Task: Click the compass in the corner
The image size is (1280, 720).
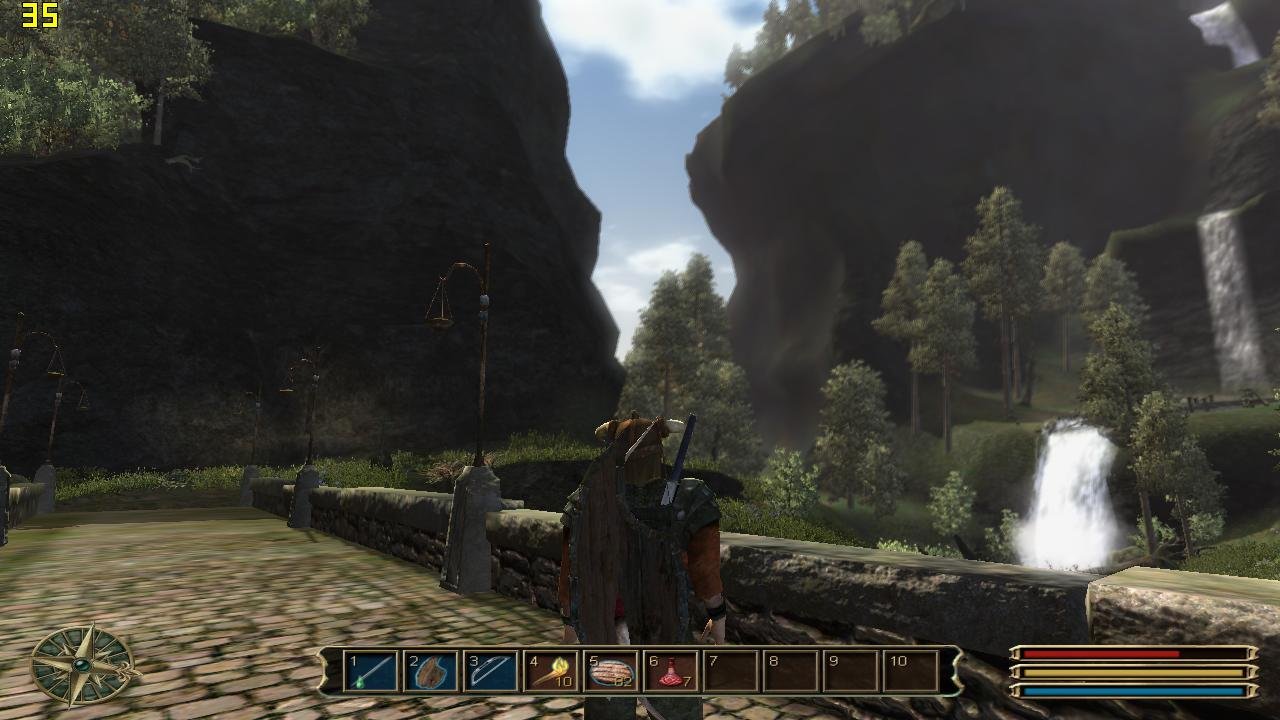Action: pyautogui.click(x=82, y=664)
